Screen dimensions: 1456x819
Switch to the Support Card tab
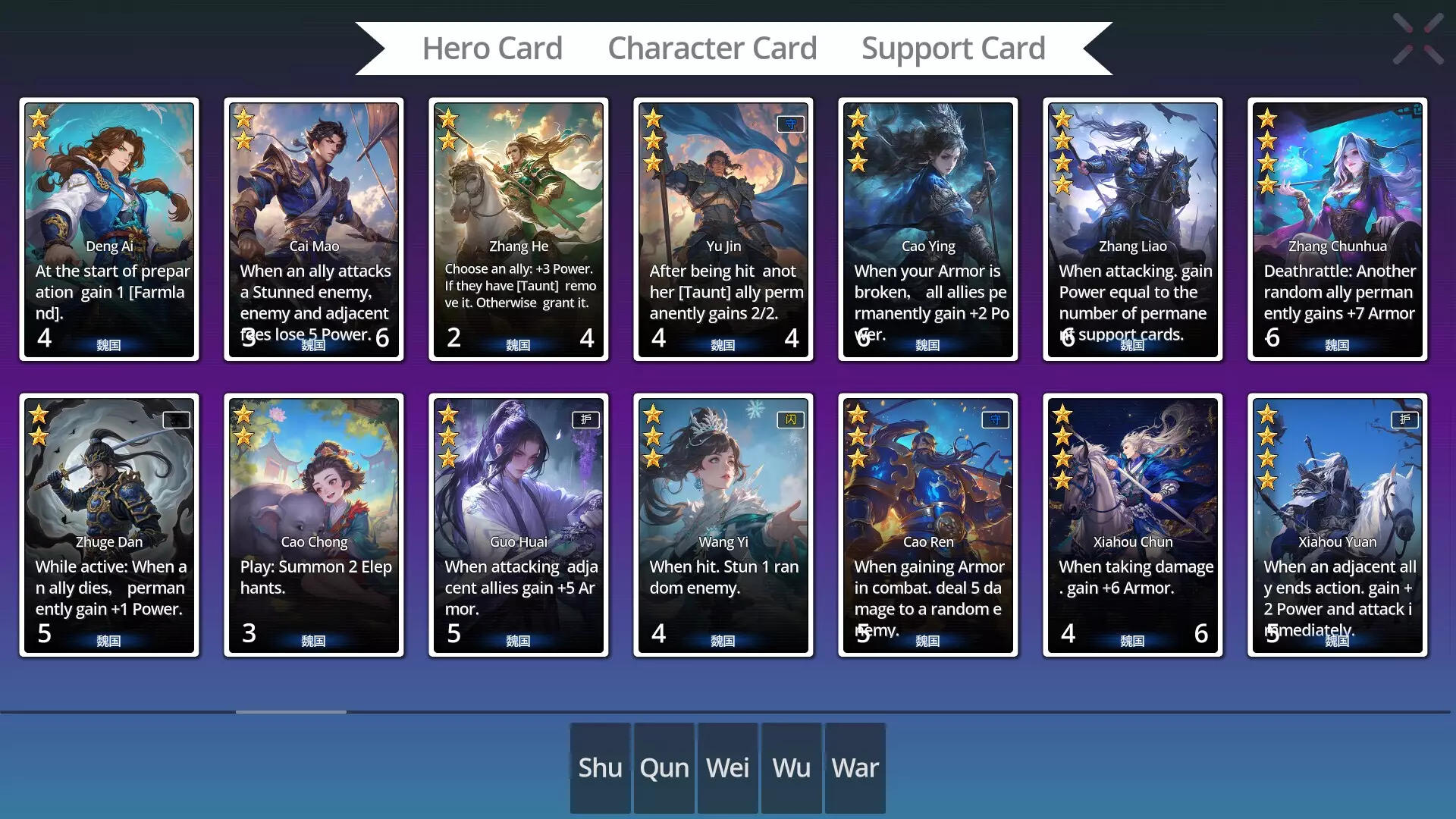click(x=953, y=47)
